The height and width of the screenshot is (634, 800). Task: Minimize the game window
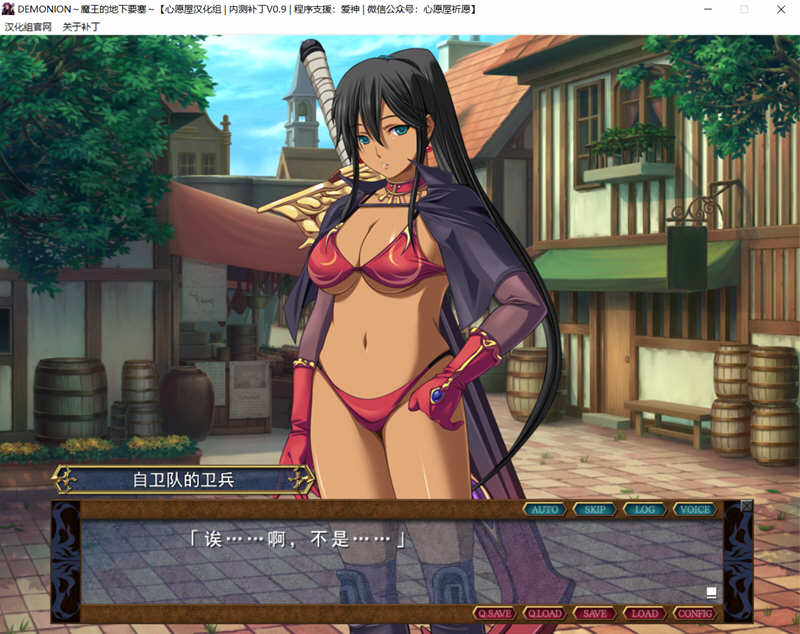pos(708,9)
